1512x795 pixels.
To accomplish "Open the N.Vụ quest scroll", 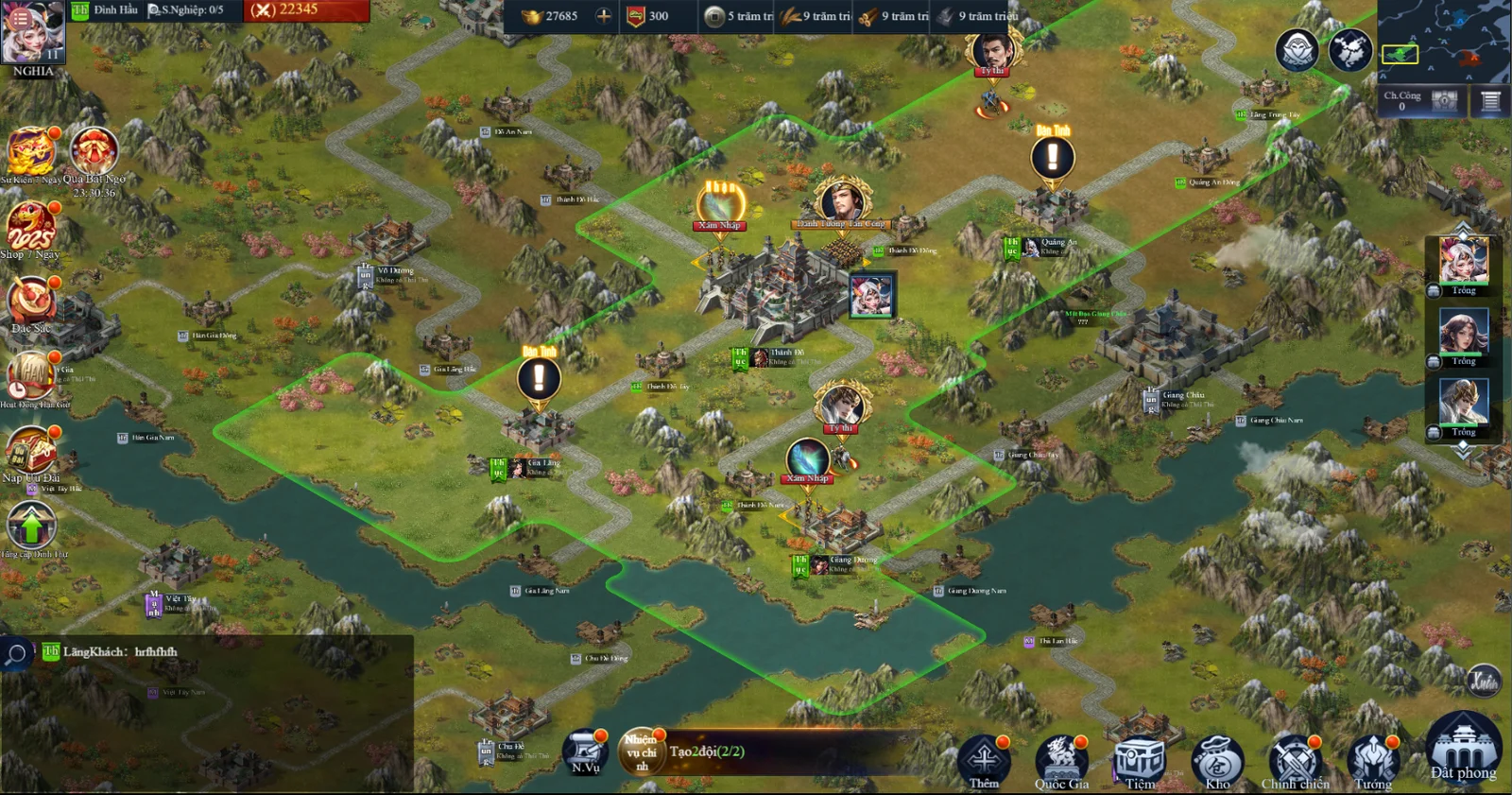I will click(586, 753).
